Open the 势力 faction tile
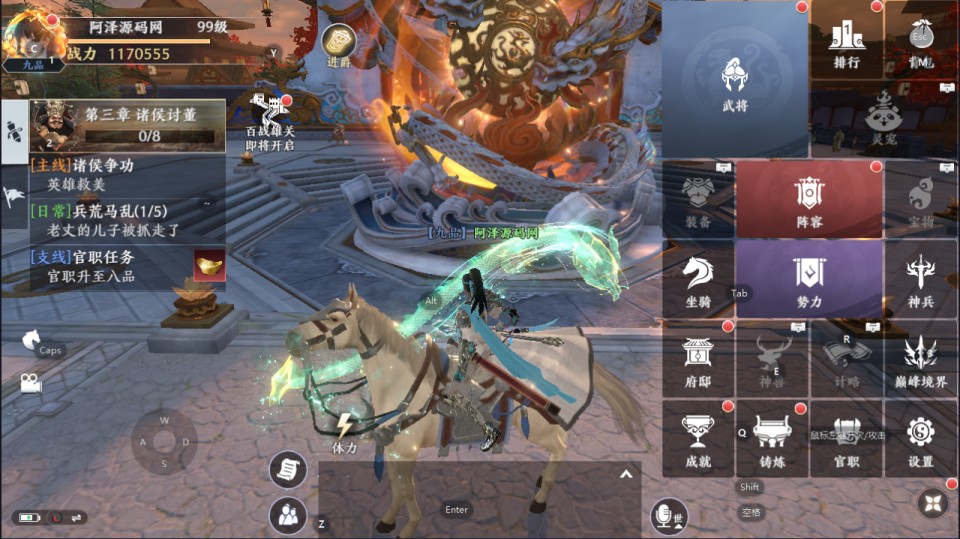This screenshot has height=539, width=960. (809, 279)
